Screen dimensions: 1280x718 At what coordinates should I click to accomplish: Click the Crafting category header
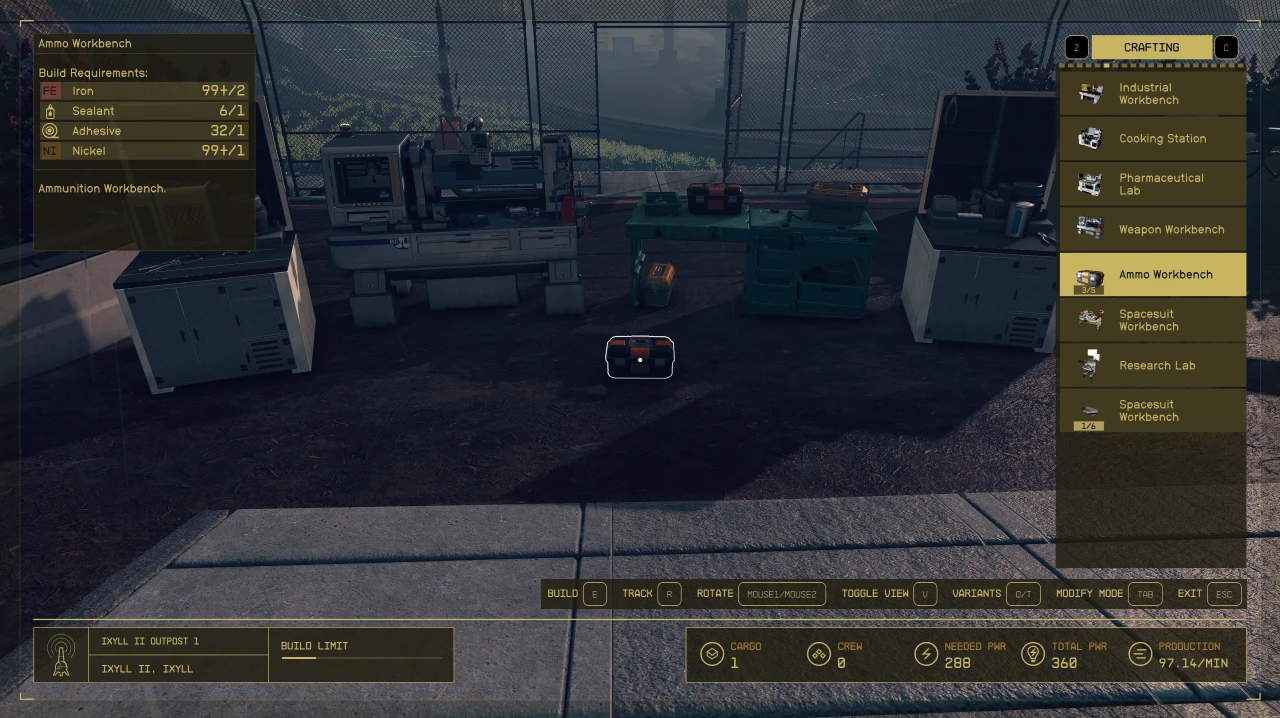[x=1151, y=47]
